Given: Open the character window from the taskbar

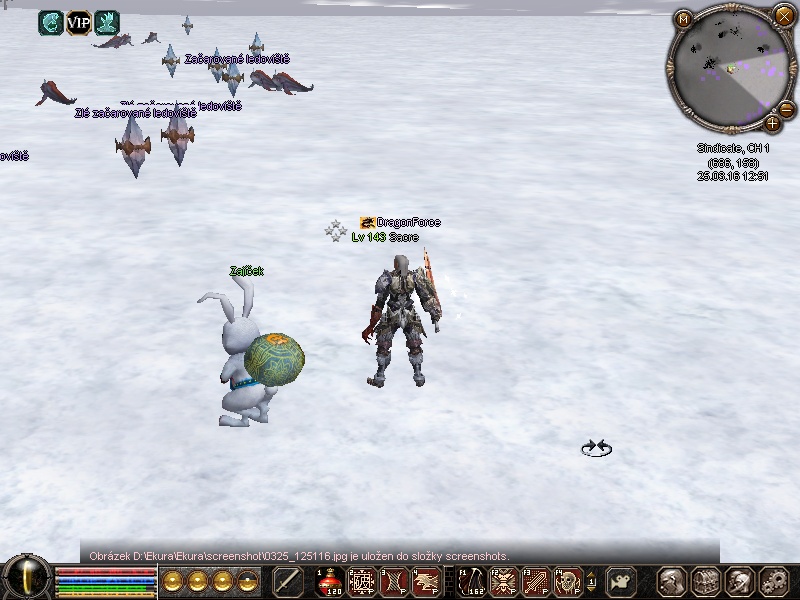Looking at the screenshot, I should (672, 581).
